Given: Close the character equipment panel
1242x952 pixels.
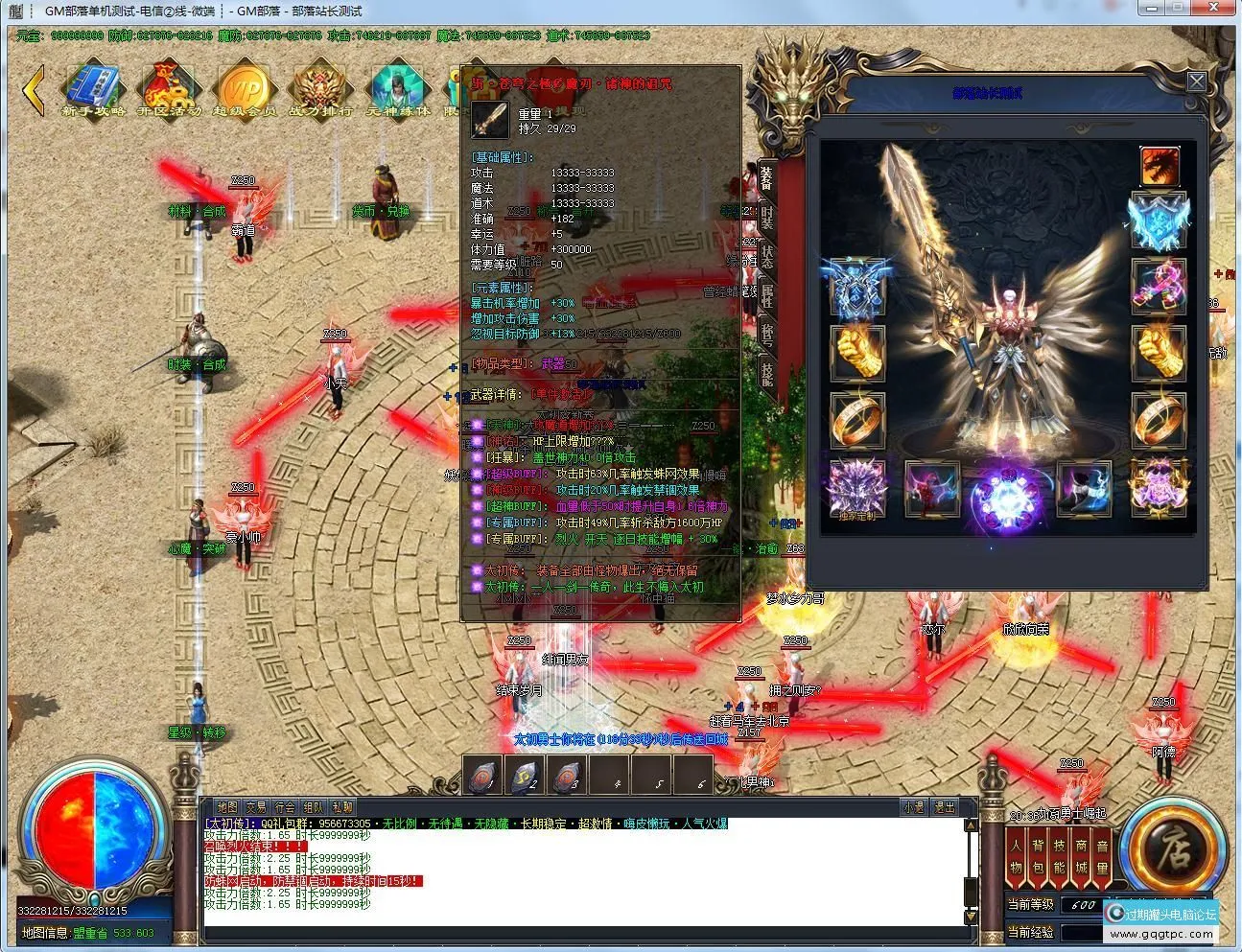Looking at the screenshot, I should (x=1196, y=81).
